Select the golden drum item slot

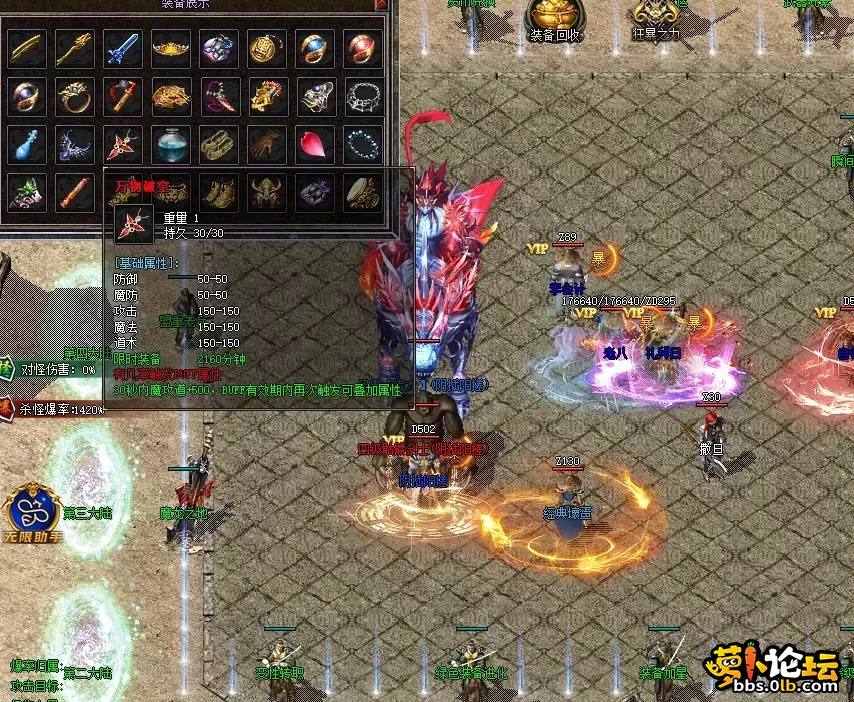click(363, 190)
